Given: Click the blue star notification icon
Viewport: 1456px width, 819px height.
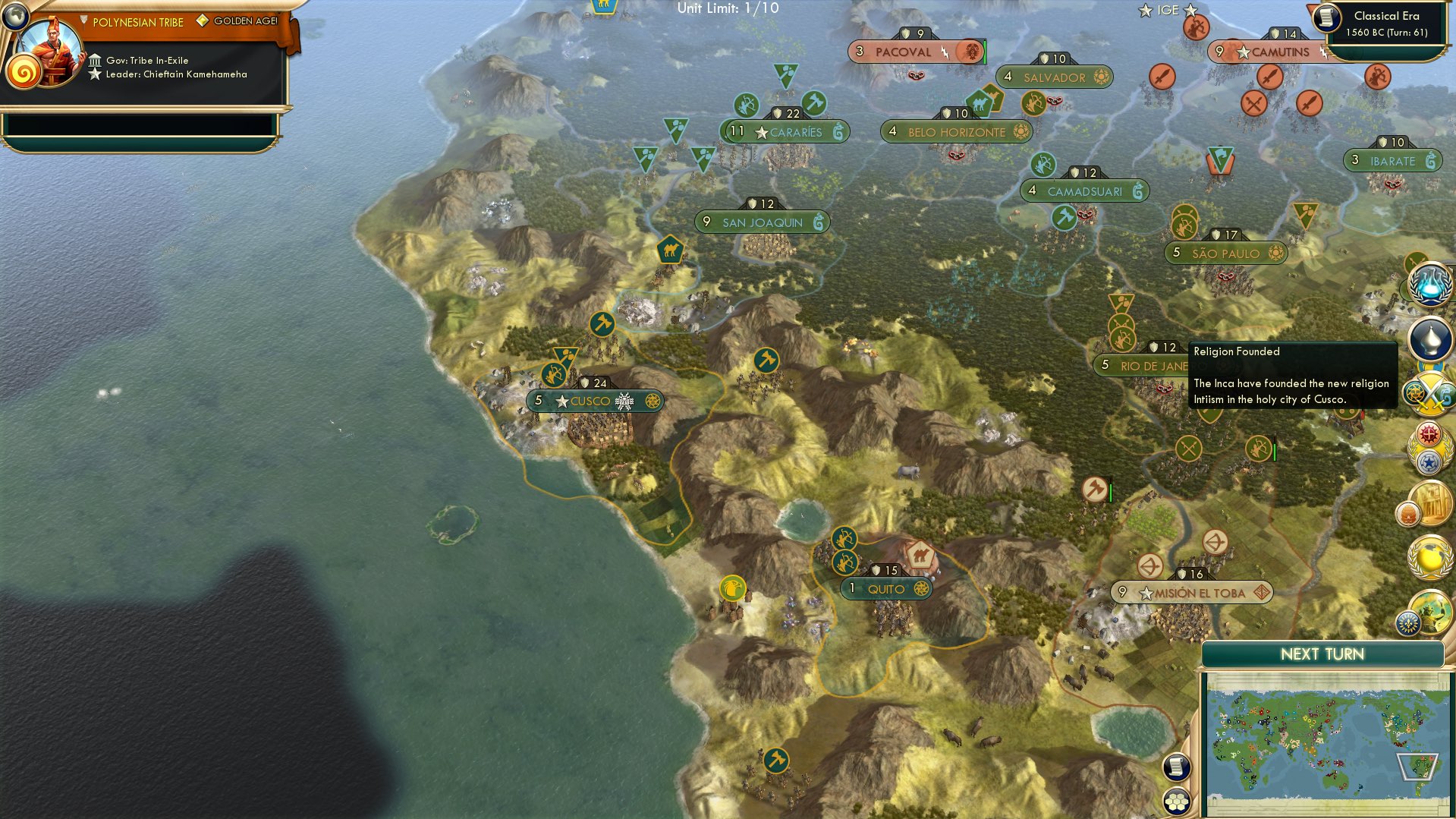Looking at the screenshot, I should point(1429,461).
